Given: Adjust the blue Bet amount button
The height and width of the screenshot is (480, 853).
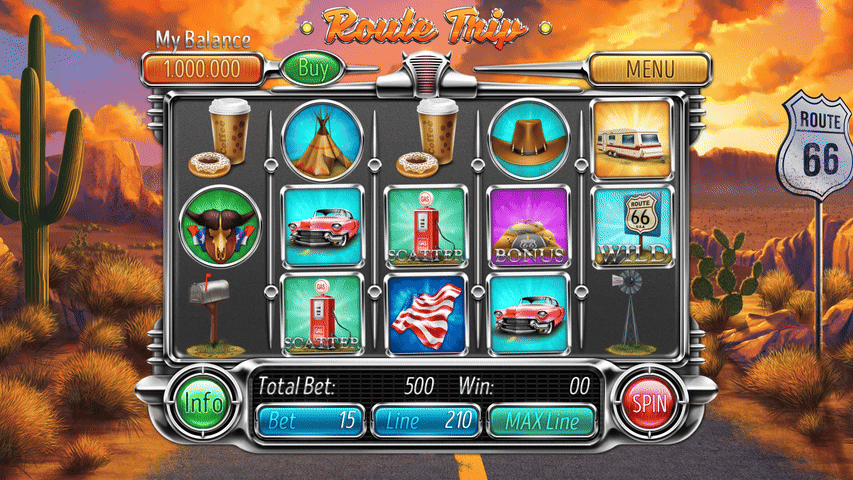Looking at the screenshot, I should (310, 421).
